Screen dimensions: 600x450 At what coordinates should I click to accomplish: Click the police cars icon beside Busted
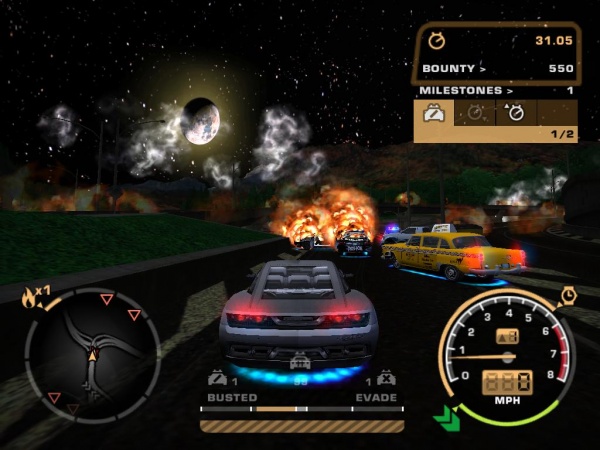point(216,380)
